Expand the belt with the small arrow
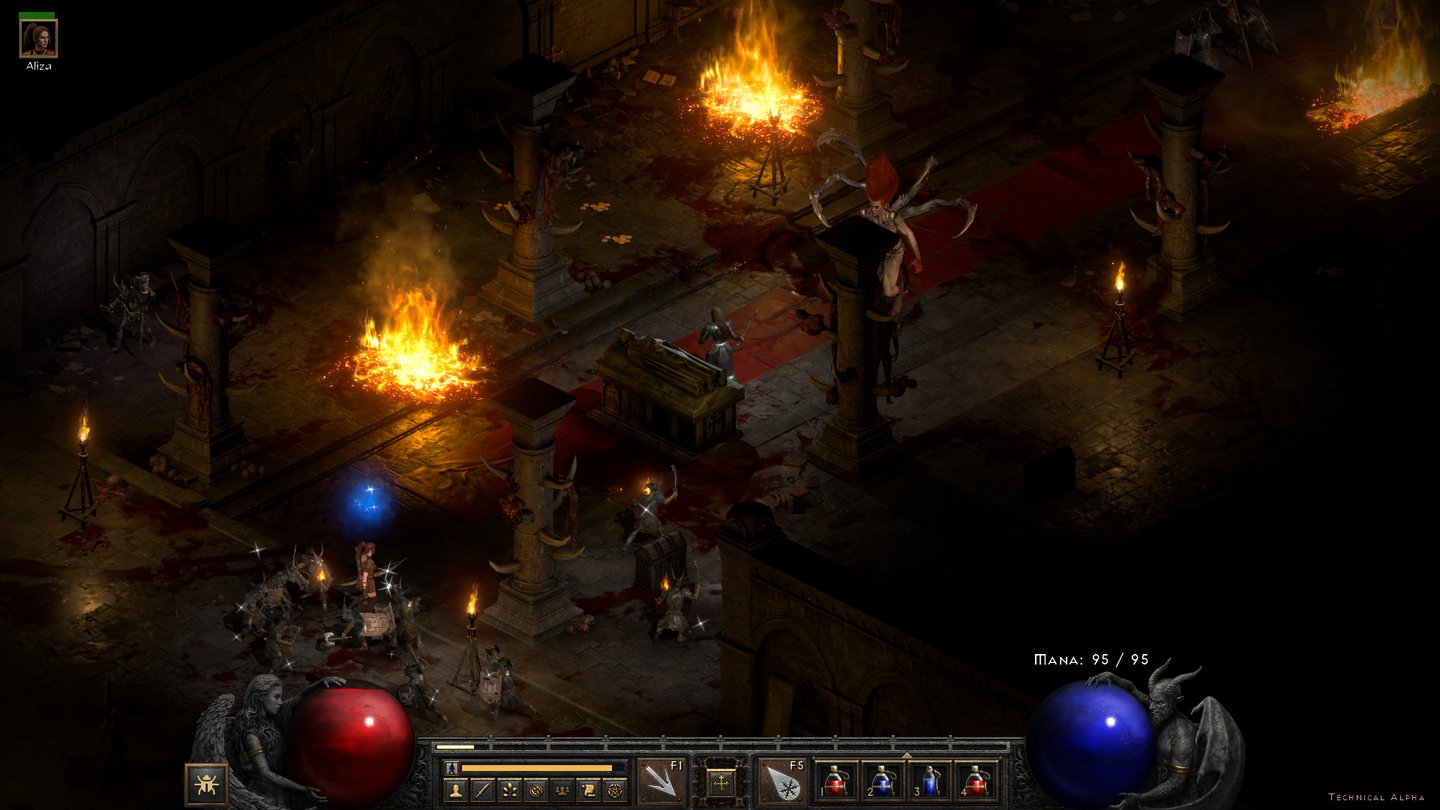Screen dimensions: 1440x810 [906, 756]
